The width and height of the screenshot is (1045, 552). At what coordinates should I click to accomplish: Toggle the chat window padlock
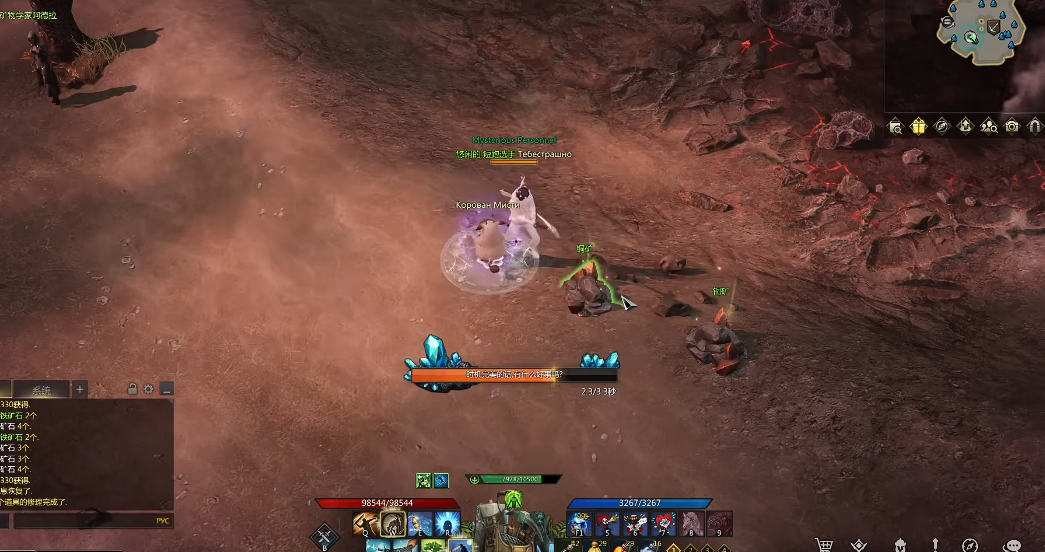(132, 389)
